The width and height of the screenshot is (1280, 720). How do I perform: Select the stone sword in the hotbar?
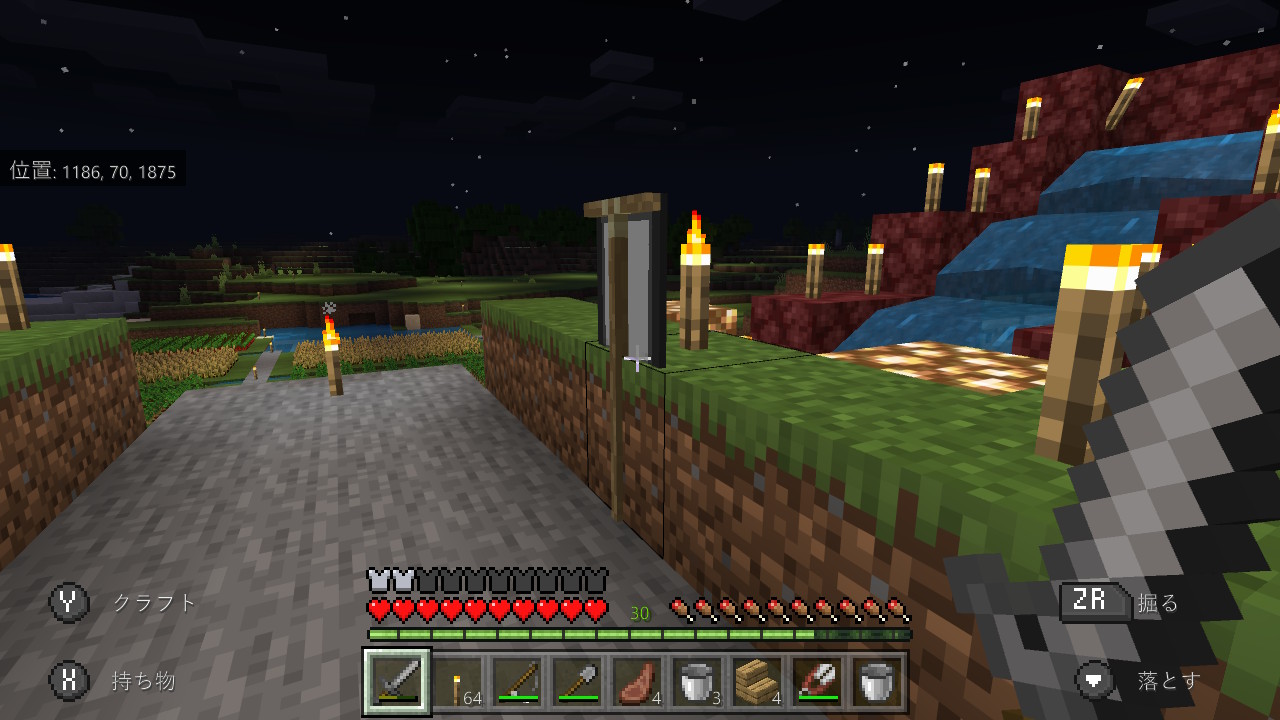click(x=396, y=680)
